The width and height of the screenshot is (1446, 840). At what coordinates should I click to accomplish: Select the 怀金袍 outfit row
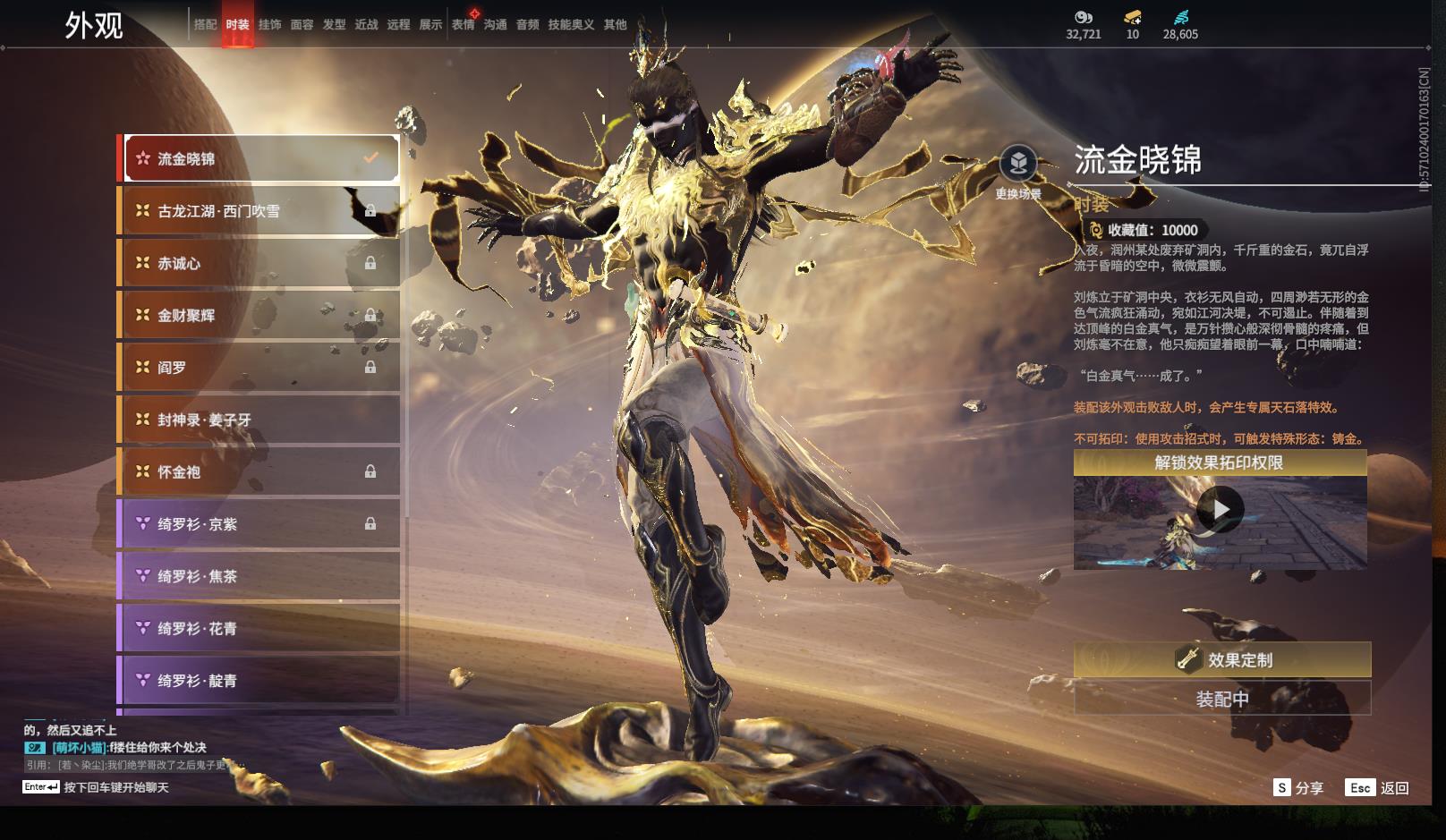(x=259, y=471)
